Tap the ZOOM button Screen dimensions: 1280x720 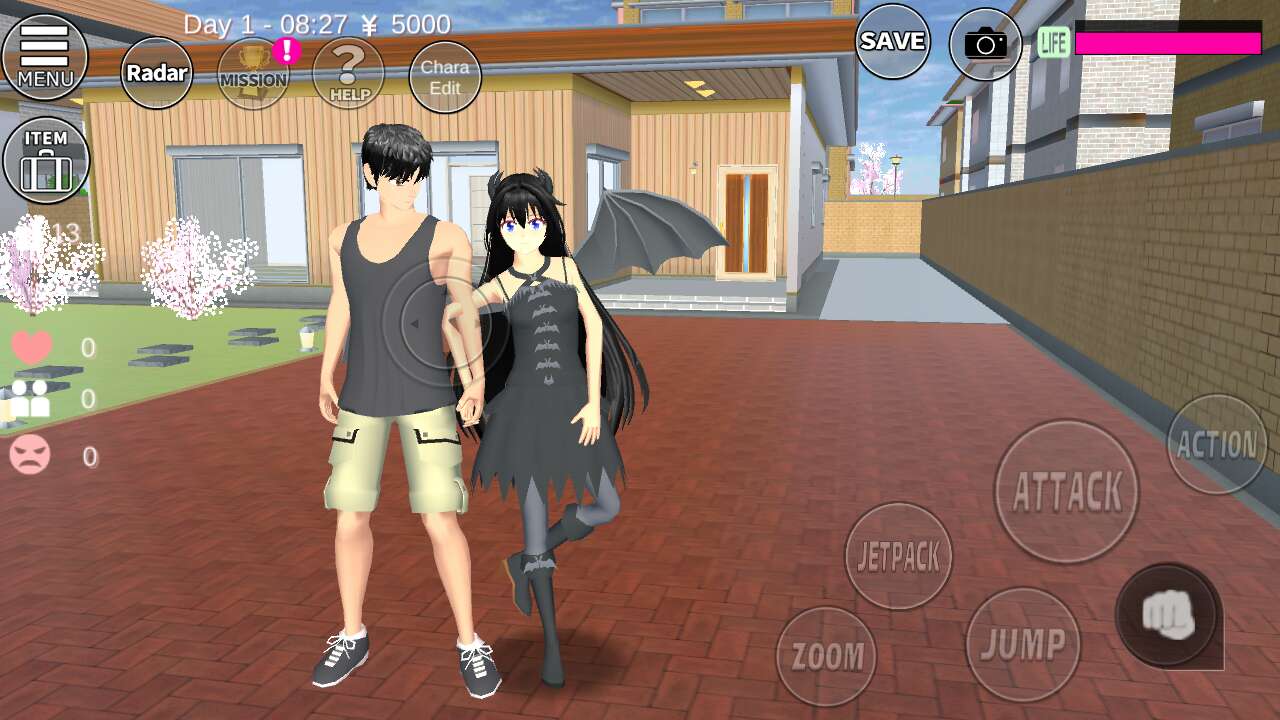pyautogui.click(x=827, y=656)
